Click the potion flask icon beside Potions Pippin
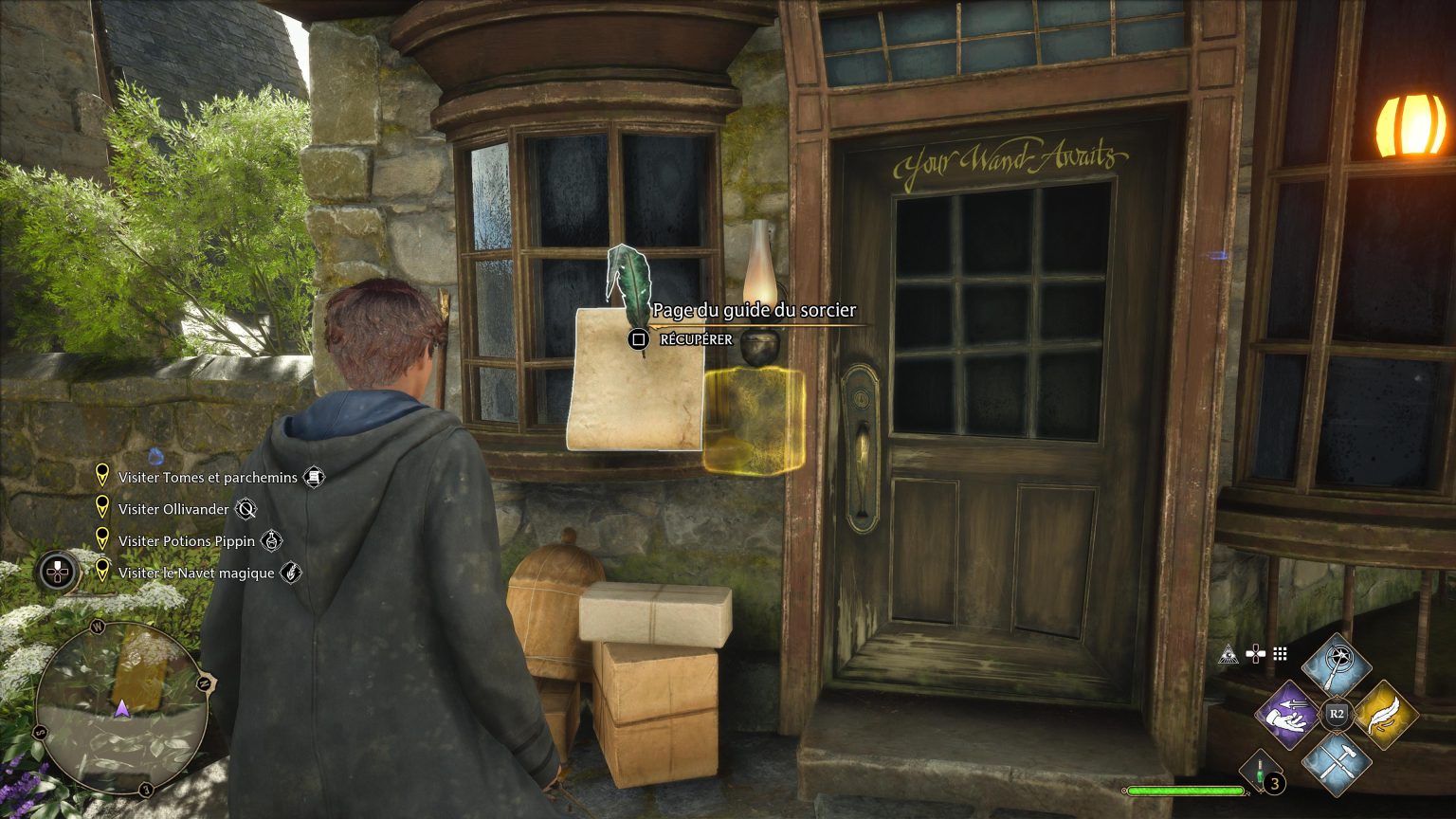 coord(271,541)
